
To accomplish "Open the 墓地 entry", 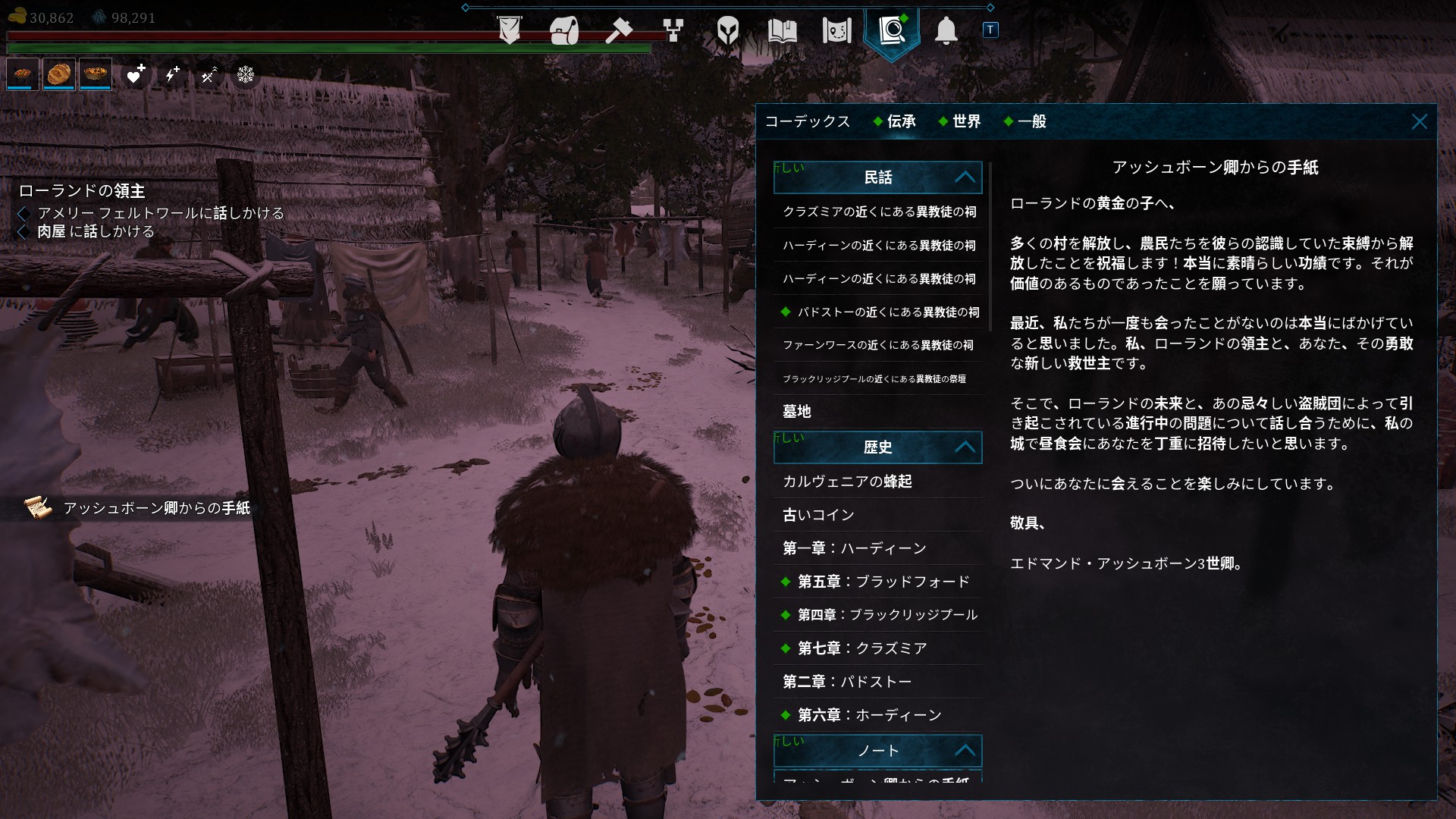I will [797, 412].
